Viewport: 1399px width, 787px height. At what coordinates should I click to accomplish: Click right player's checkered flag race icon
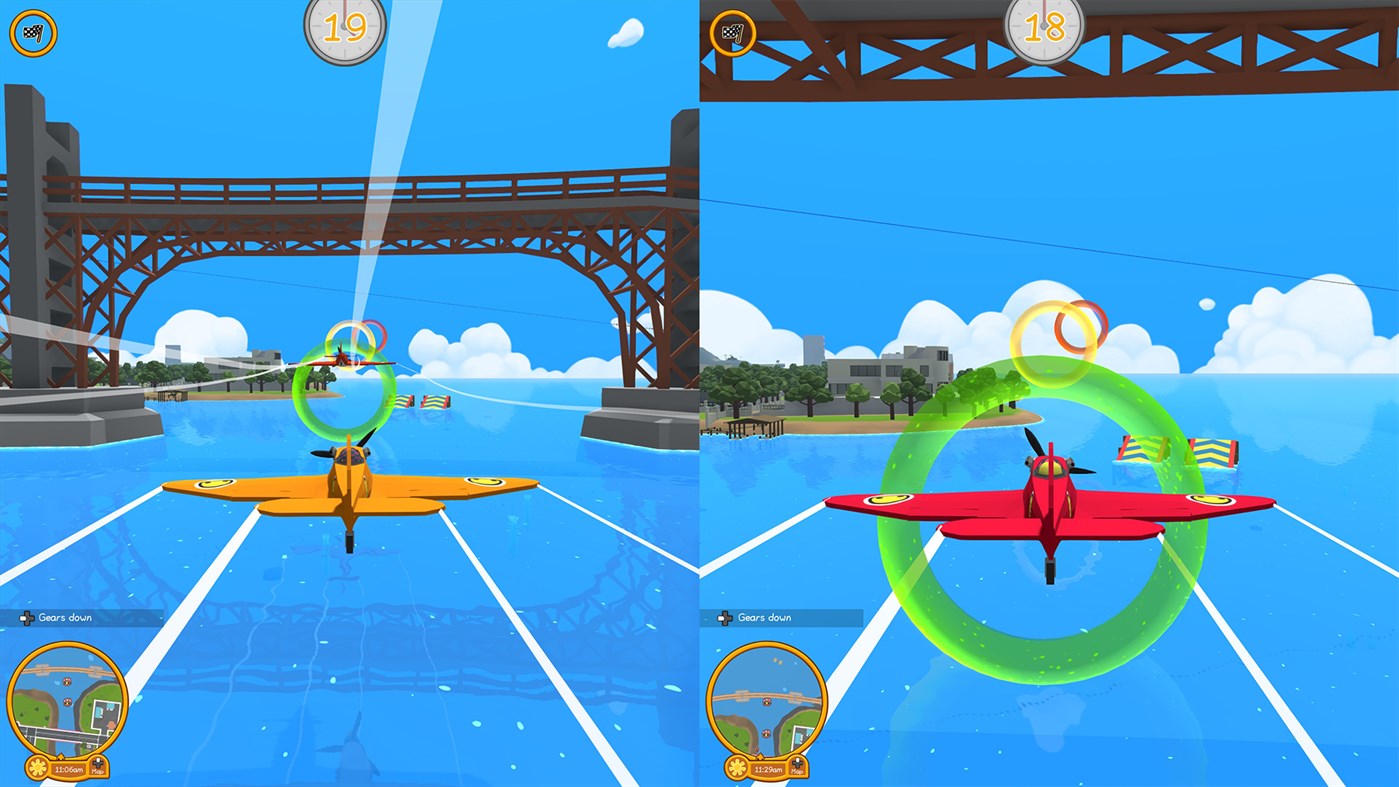[x=732, y=32]
